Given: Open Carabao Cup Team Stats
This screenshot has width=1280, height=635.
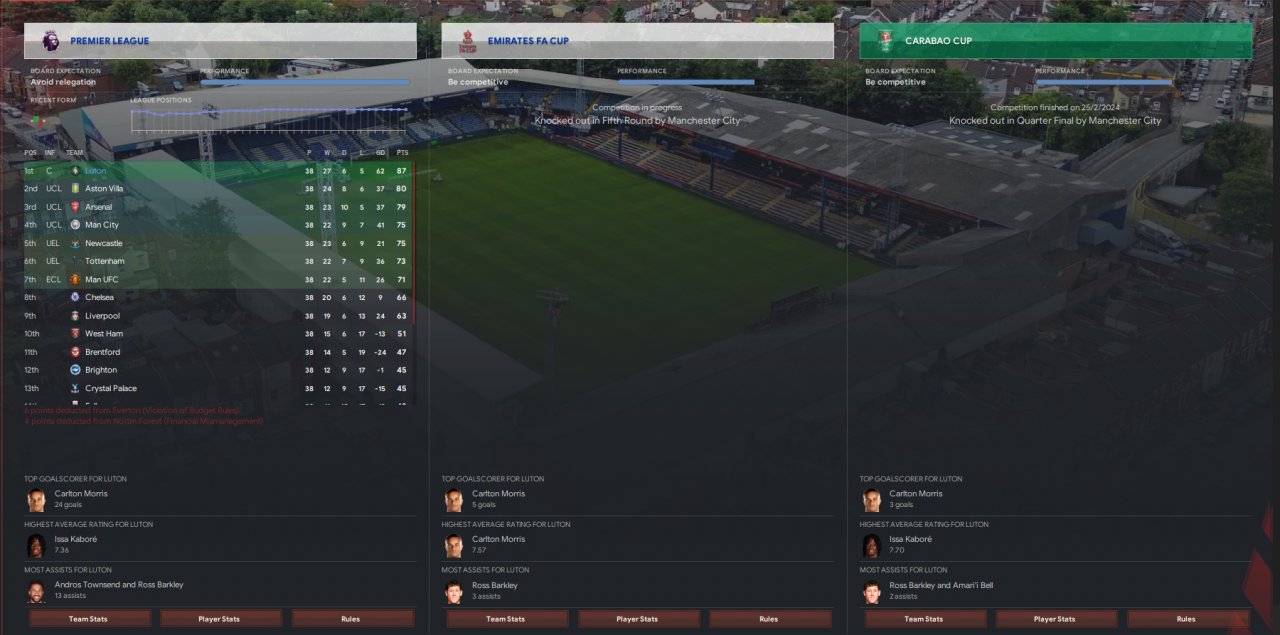Looking at the screenshot, I should tap(923, 619).
